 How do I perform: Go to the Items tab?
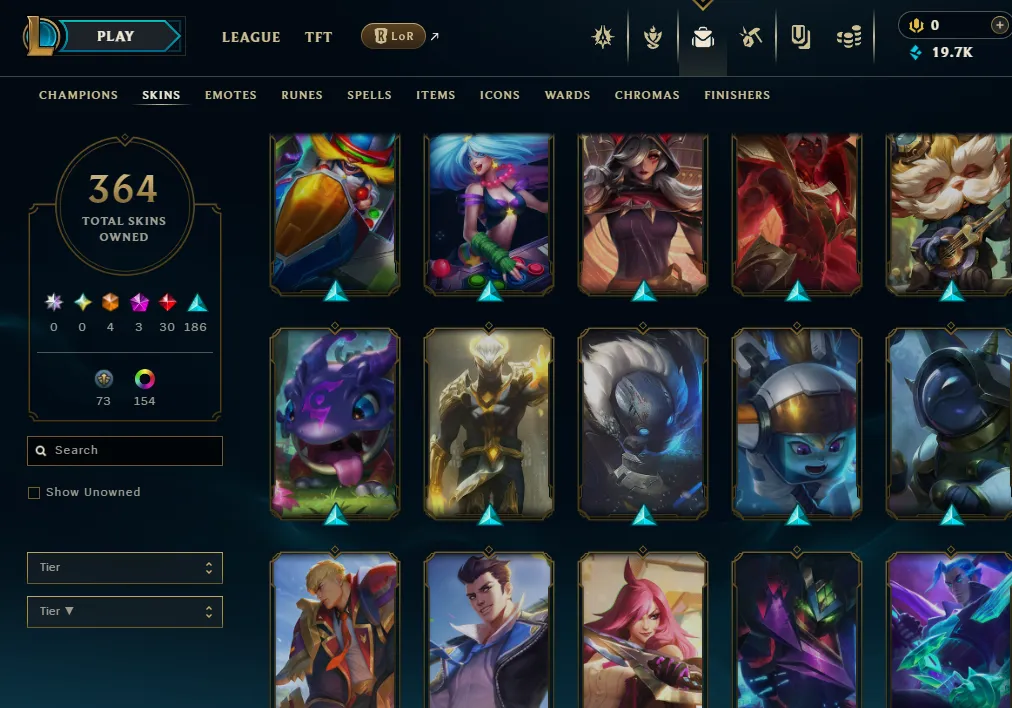(x=436, y=95)
